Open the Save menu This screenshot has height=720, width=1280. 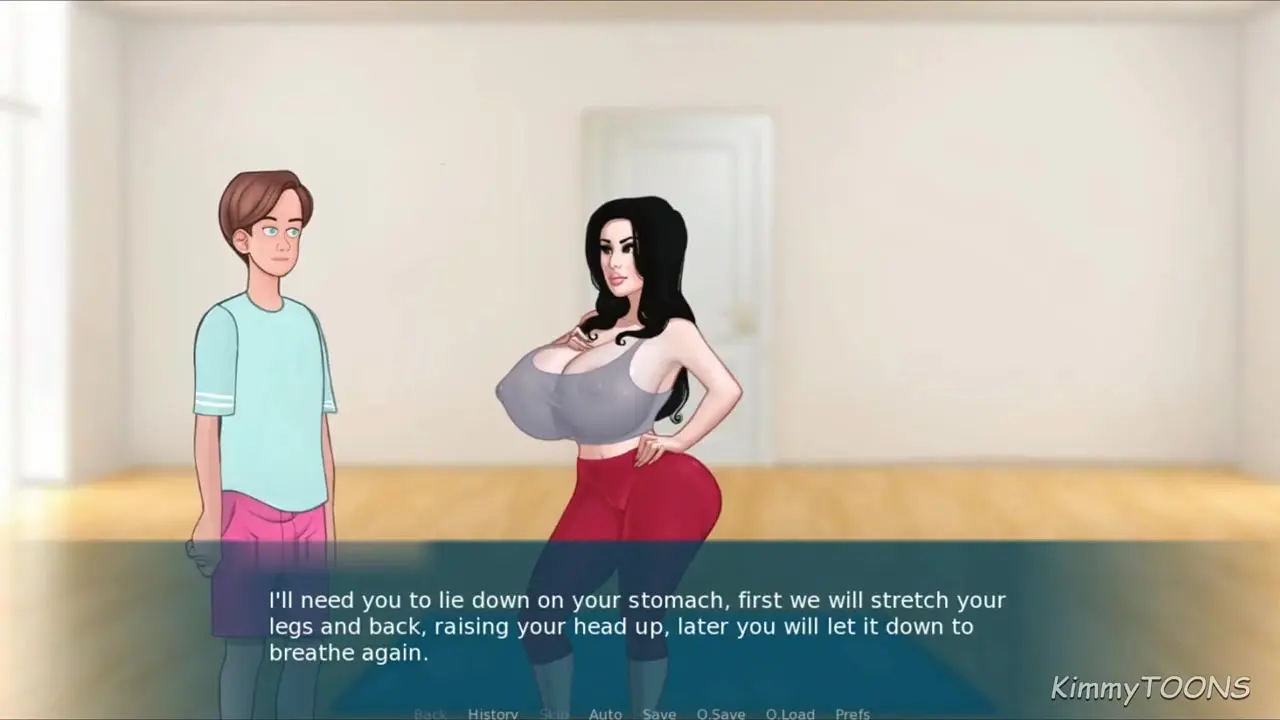659,713
